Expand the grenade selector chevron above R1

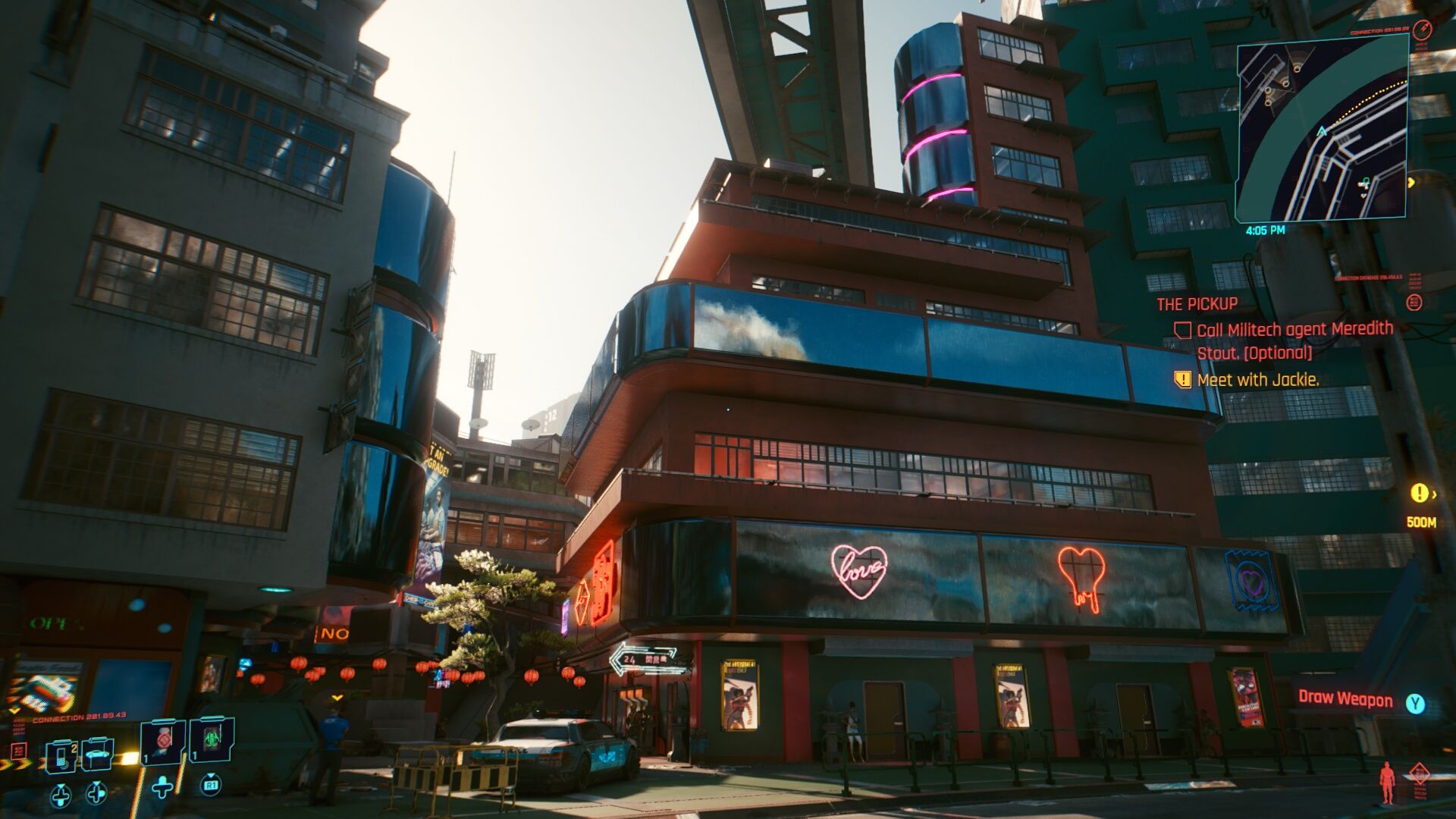click(x=211, y=777)
